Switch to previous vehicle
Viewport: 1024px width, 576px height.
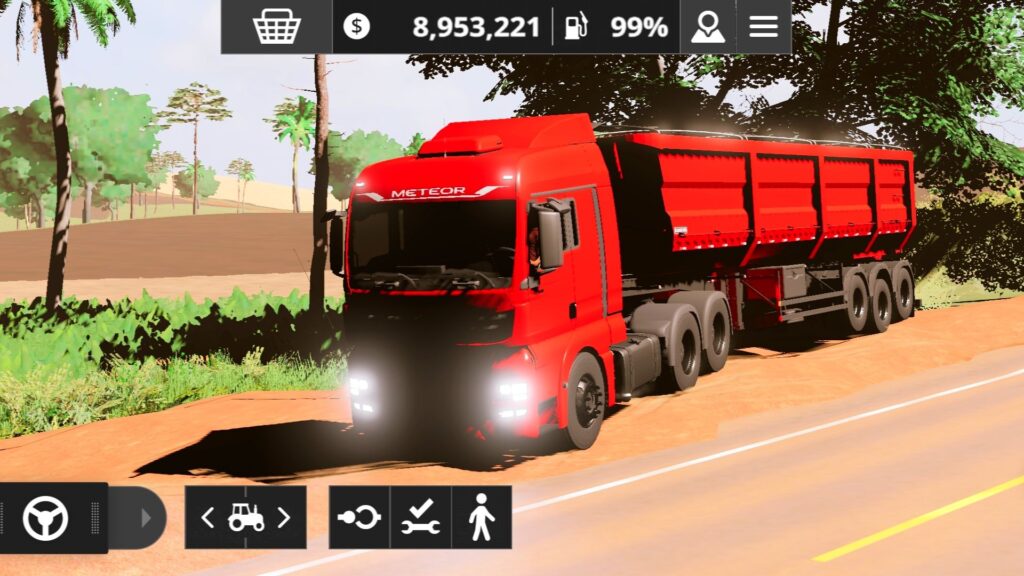tap(208, 518)
